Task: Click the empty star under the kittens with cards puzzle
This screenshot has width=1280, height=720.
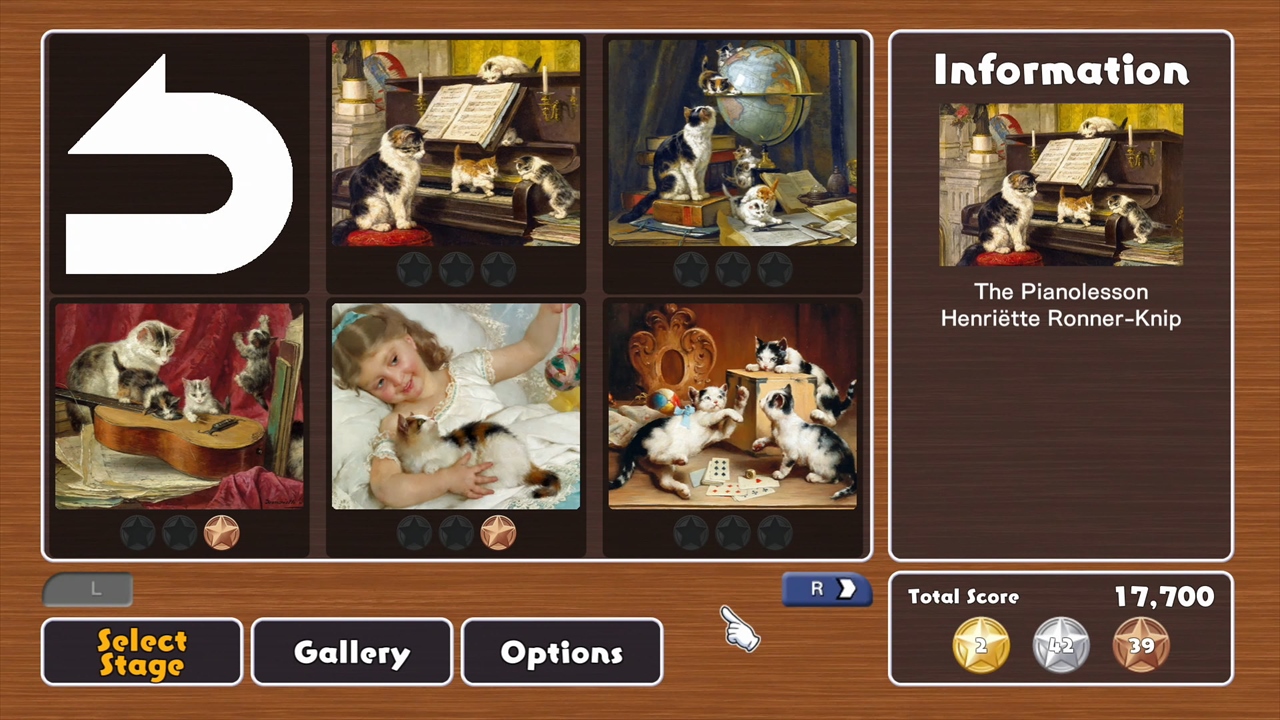Action: click(691, 533)
